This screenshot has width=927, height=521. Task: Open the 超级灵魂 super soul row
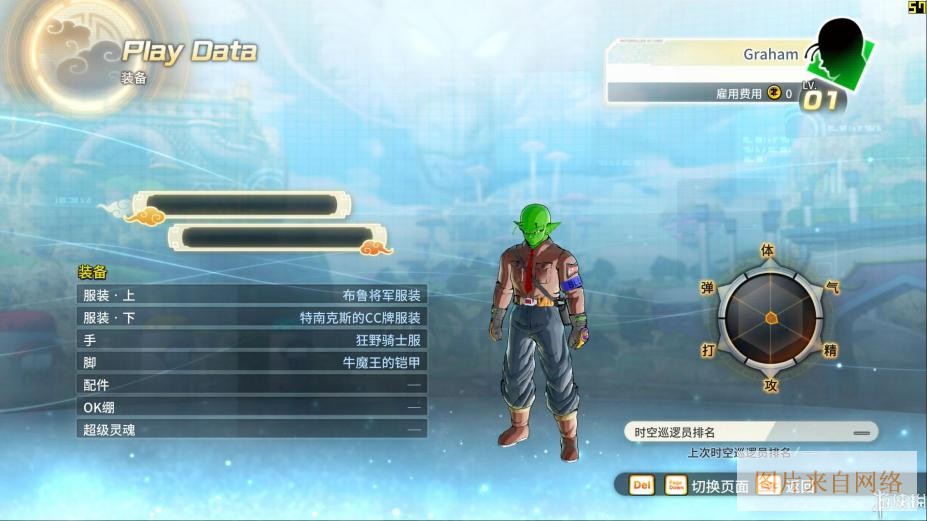252,428
